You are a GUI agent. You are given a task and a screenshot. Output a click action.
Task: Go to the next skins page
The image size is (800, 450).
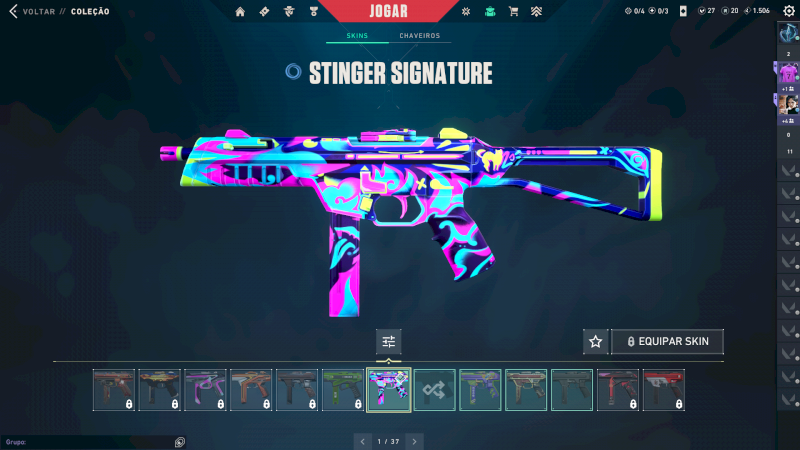coord(414,441)
